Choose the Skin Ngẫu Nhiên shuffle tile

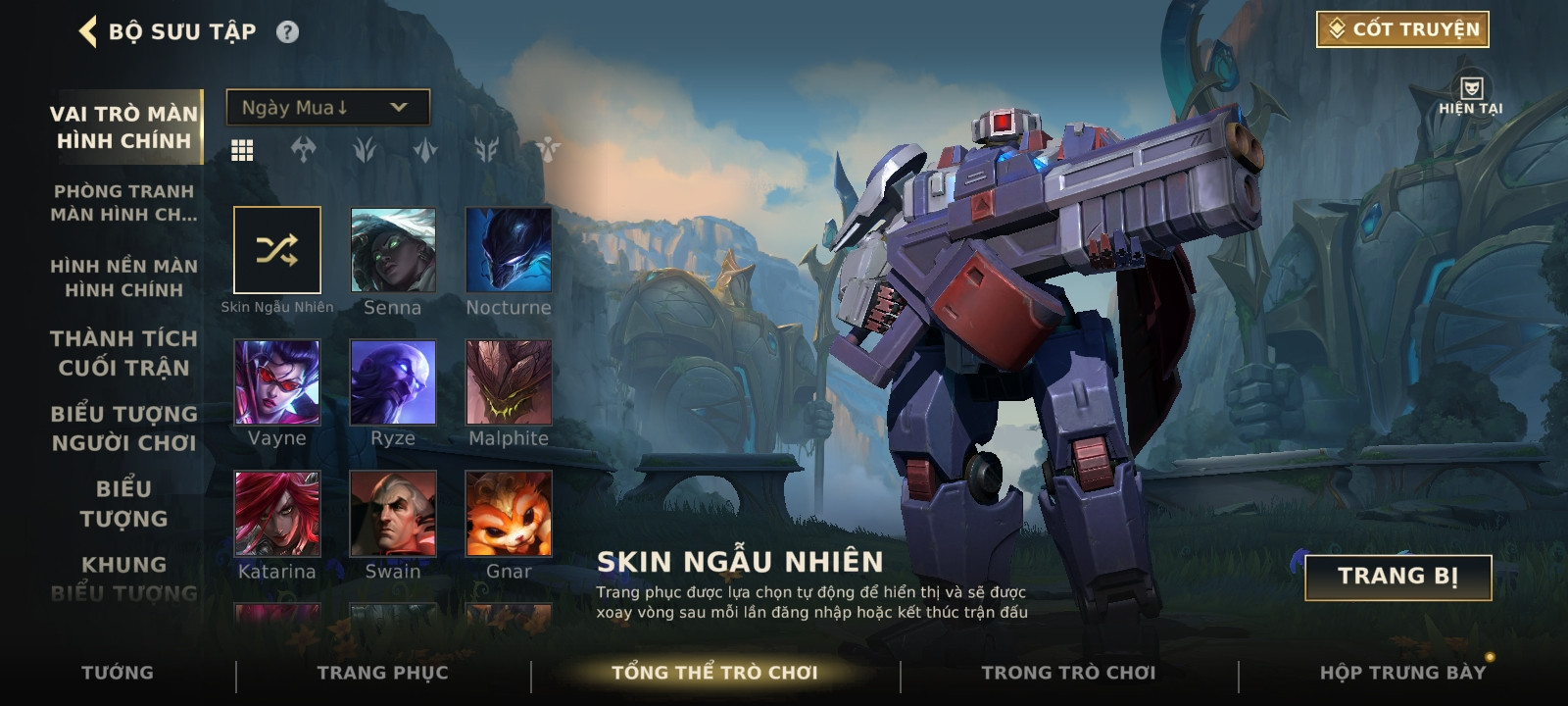(277, 250)
